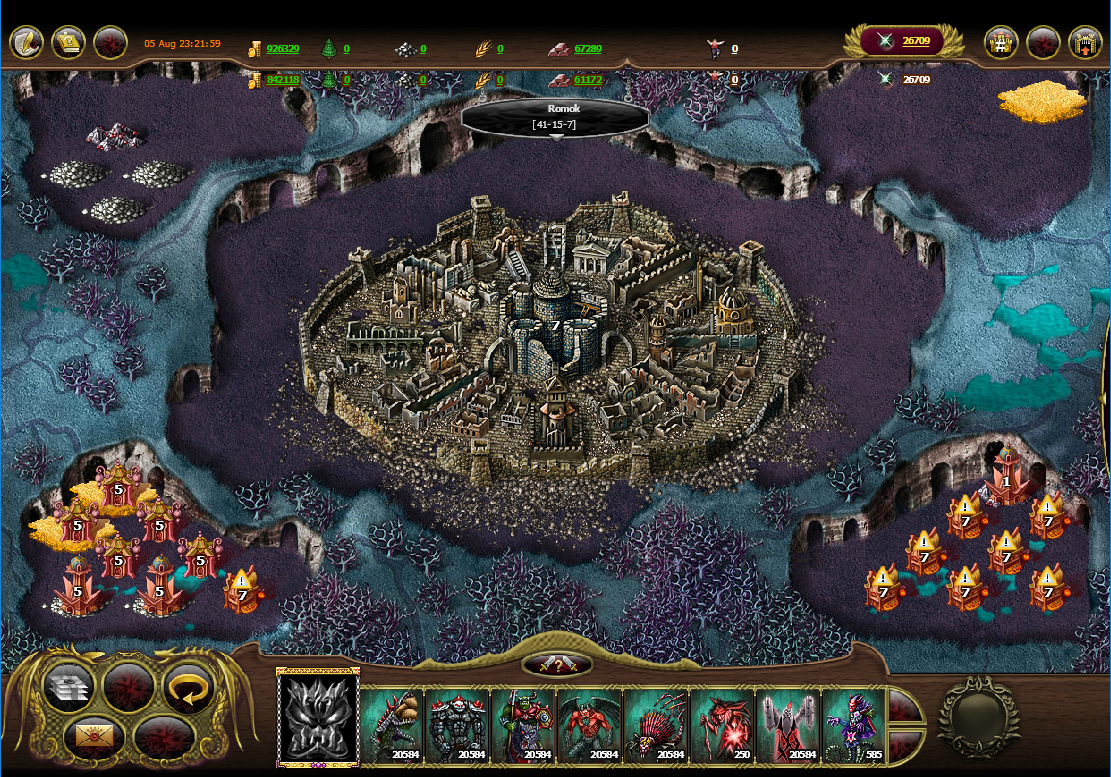Select the red spiked quill creature unit
1111x777 pixels.
[655, 725]
